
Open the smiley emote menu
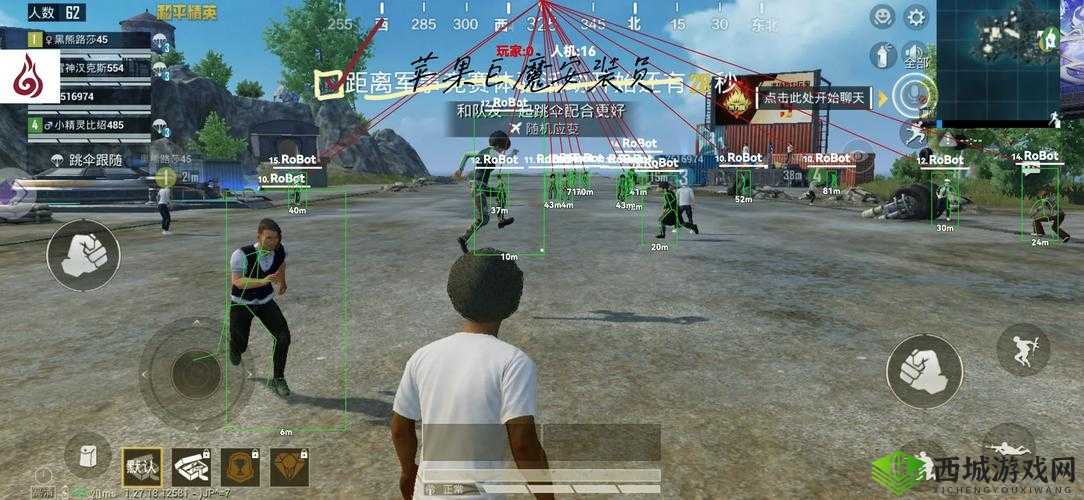882,17
